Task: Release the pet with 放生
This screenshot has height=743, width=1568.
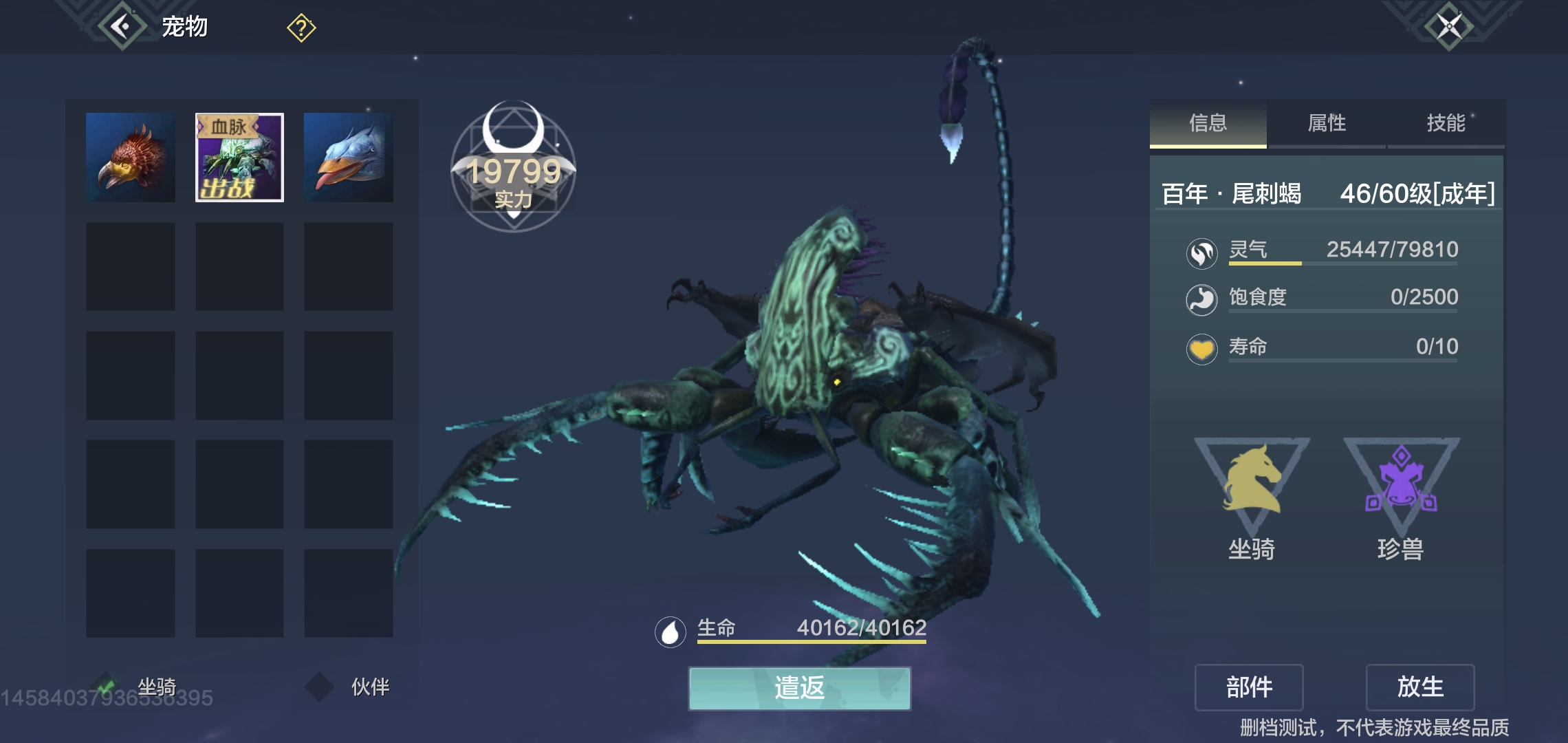Action: [x=1420, y=687]
